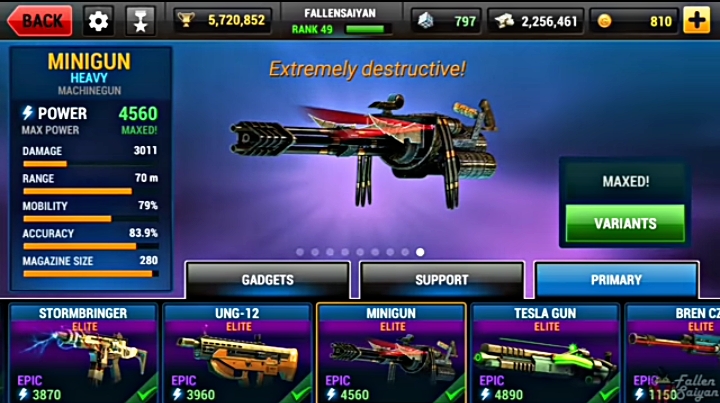Select the PRIMARY weapons tab
This screenshot has width=720, height=403.
tap(616, 280)
